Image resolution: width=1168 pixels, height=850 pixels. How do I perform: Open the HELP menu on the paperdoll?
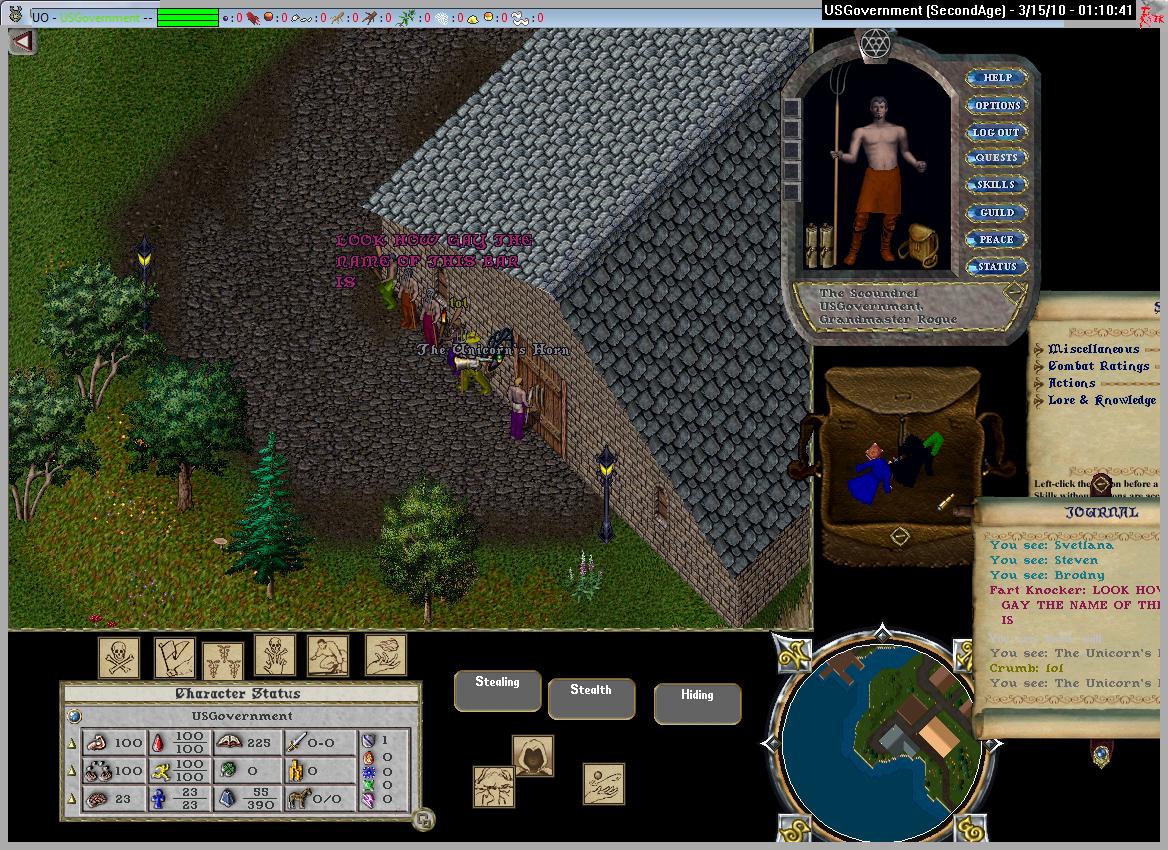(x=996, y=78)
